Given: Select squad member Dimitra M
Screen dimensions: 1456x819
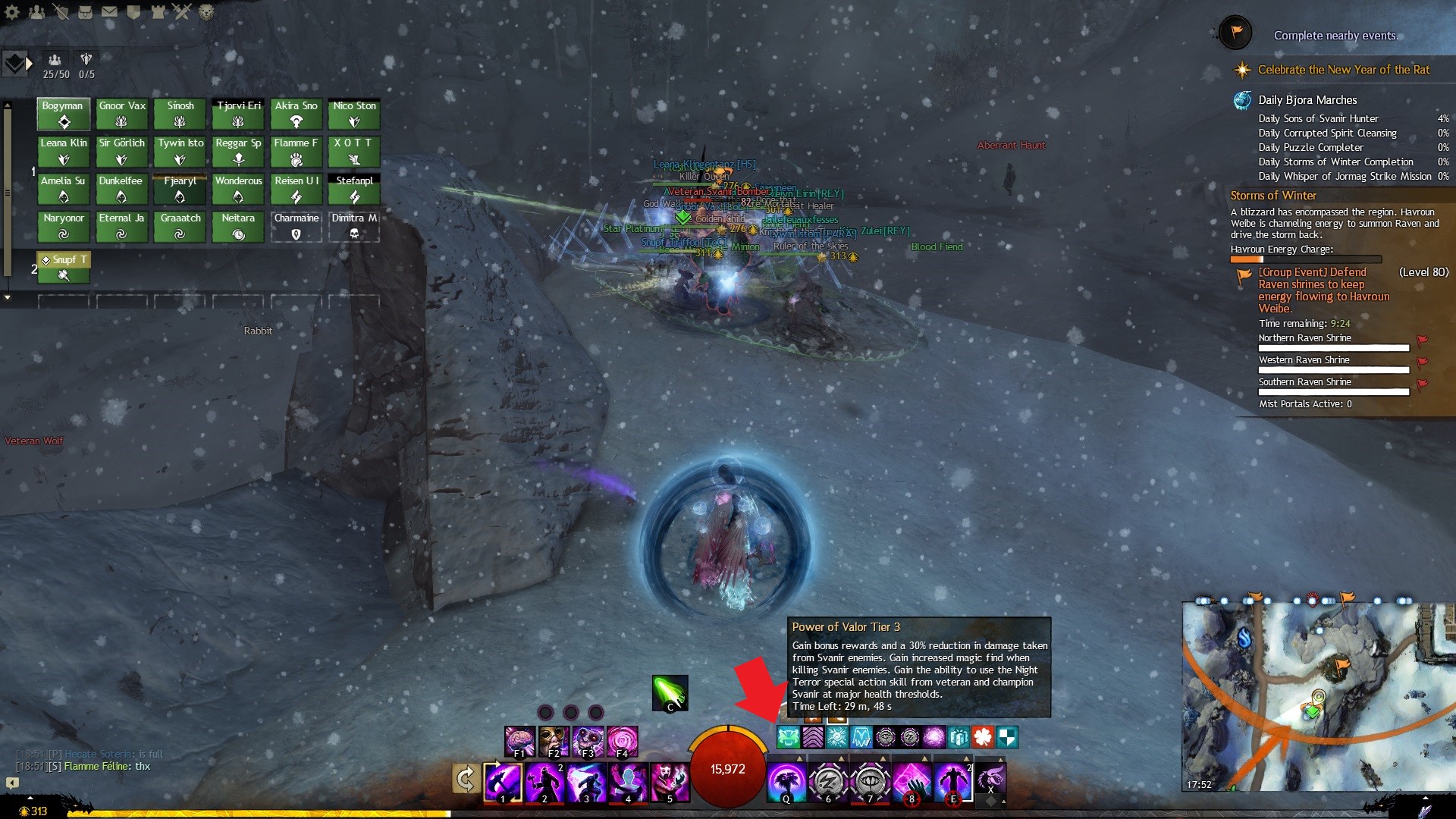Looking at the screenshot, I should [x=354, y=227].
